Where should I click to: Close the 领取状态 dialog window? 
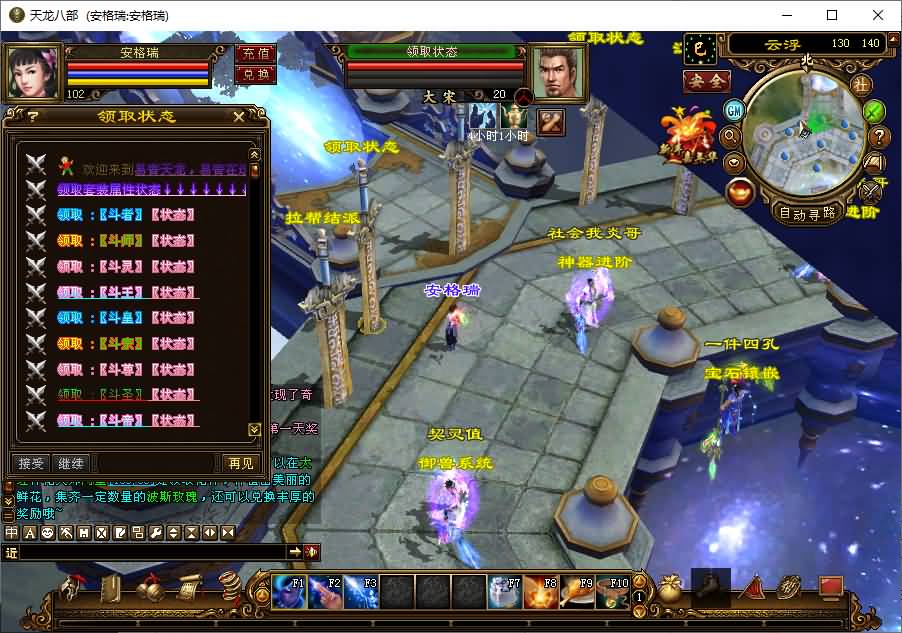[239, 117]
